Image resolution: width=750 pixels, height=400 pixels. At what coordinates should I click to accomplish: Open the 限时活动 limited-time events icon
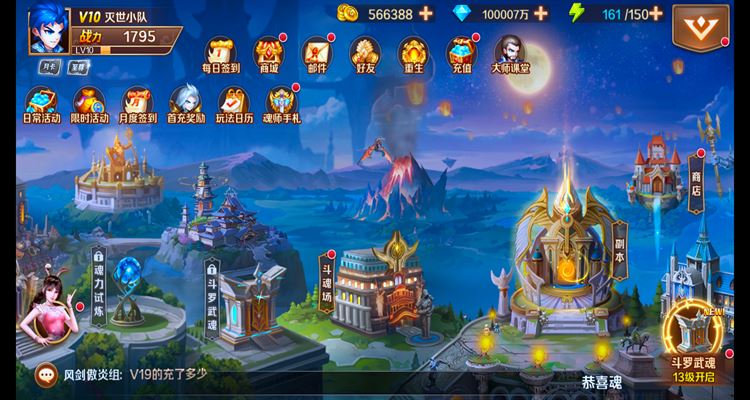click(x=89, y=104)
